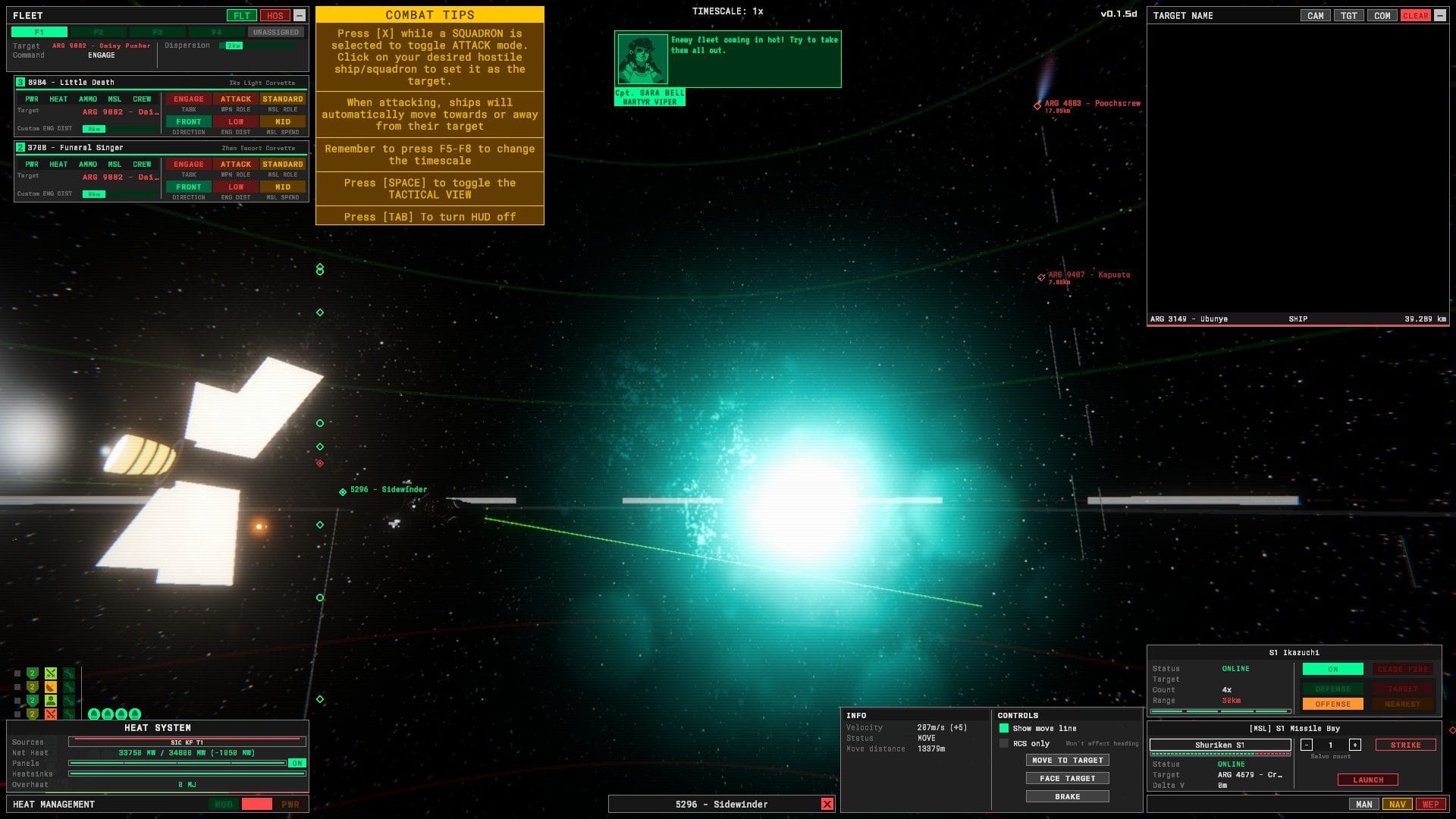
Task: Click the CAM icon in the target panel header
Action: tap(1316, 15)
